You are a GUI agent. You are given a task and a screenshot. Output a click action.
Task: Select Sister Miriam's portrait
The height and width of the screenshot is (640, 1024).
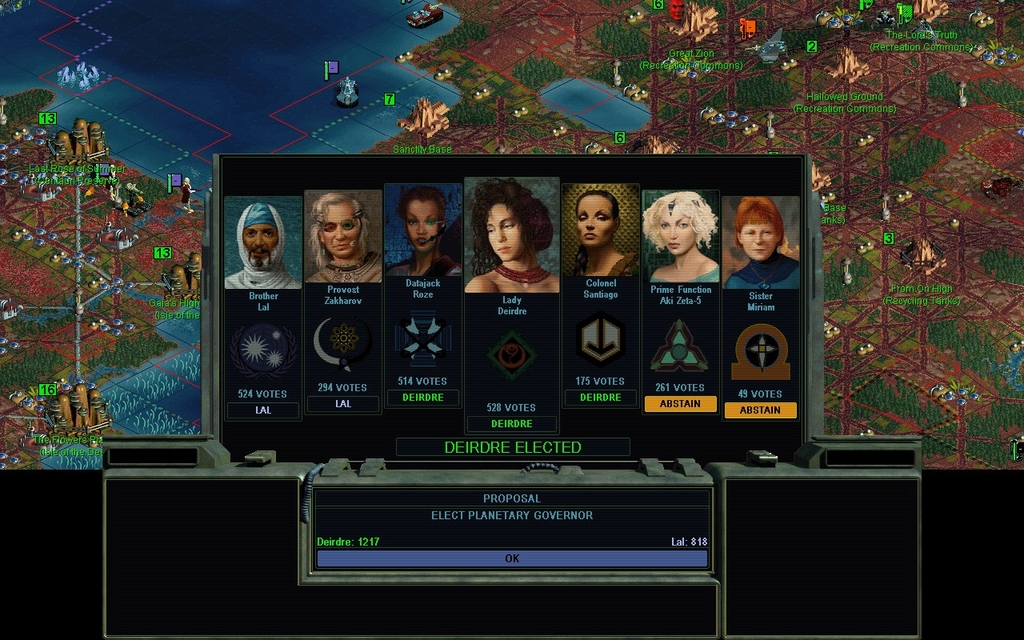pos(760,242)
